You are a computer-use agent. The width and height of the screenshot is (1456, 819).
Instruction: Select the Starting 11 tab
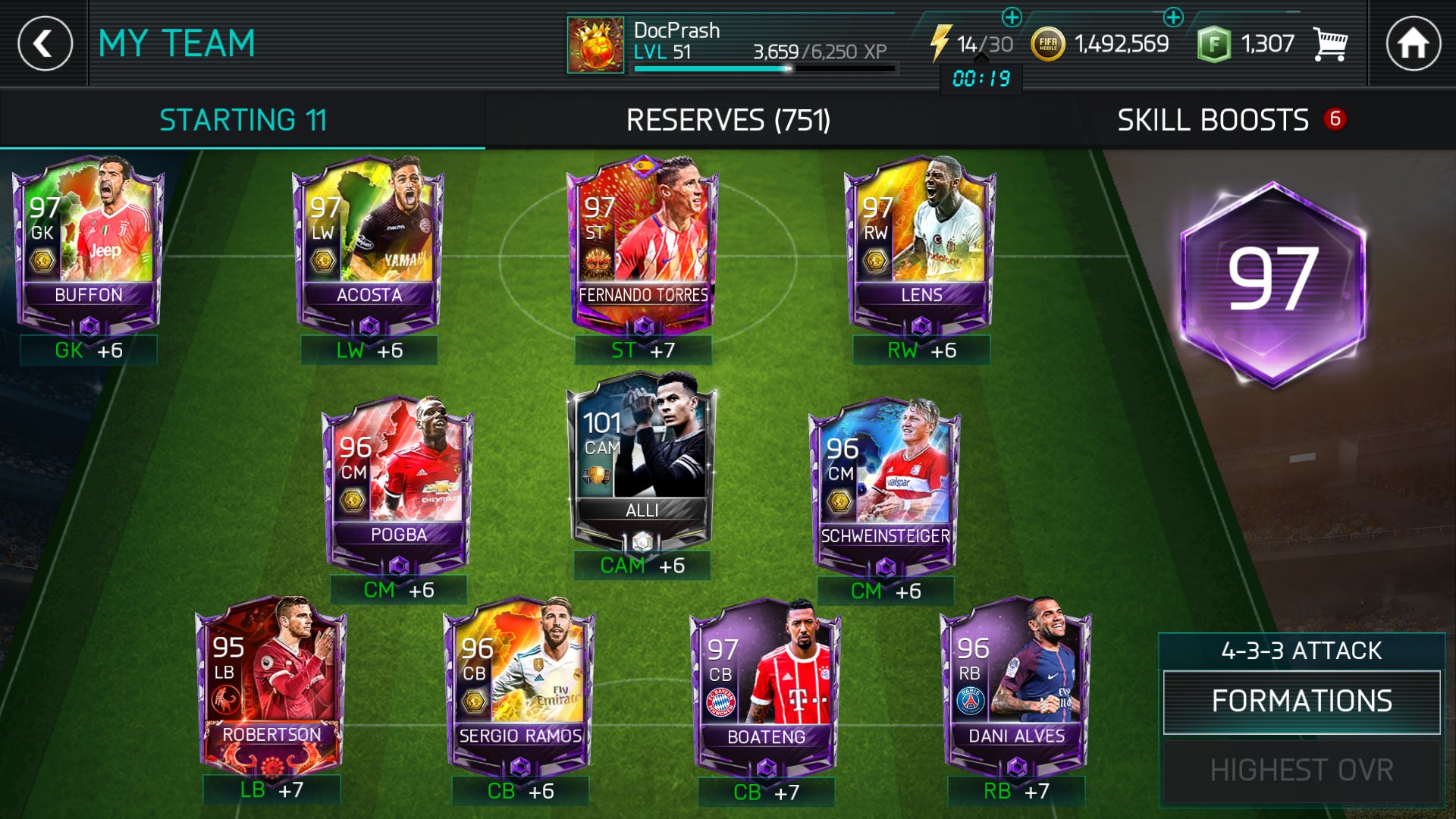pos(243,120)
